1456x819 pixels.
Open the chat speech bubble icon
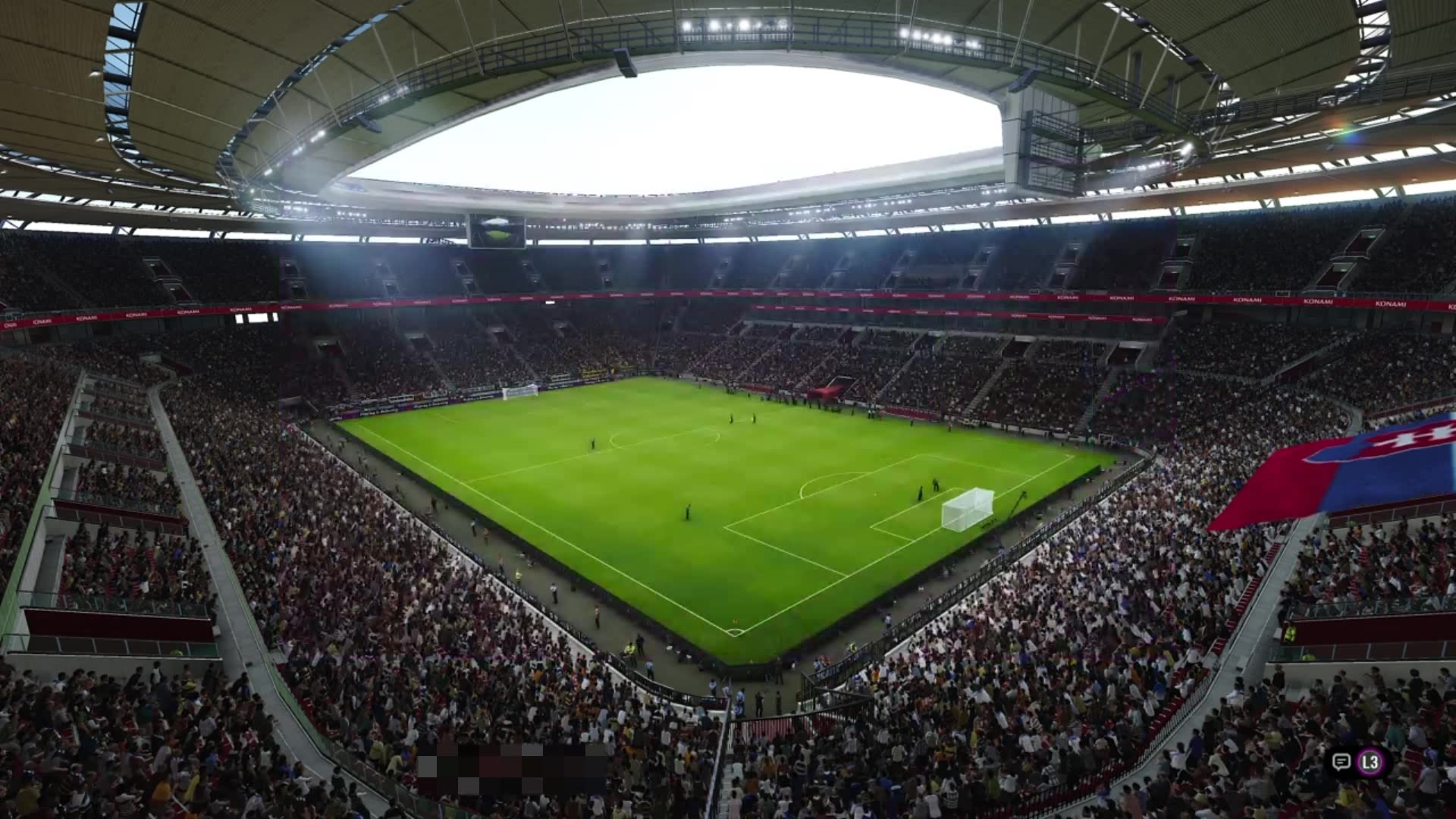click(x=1341, y=762)
